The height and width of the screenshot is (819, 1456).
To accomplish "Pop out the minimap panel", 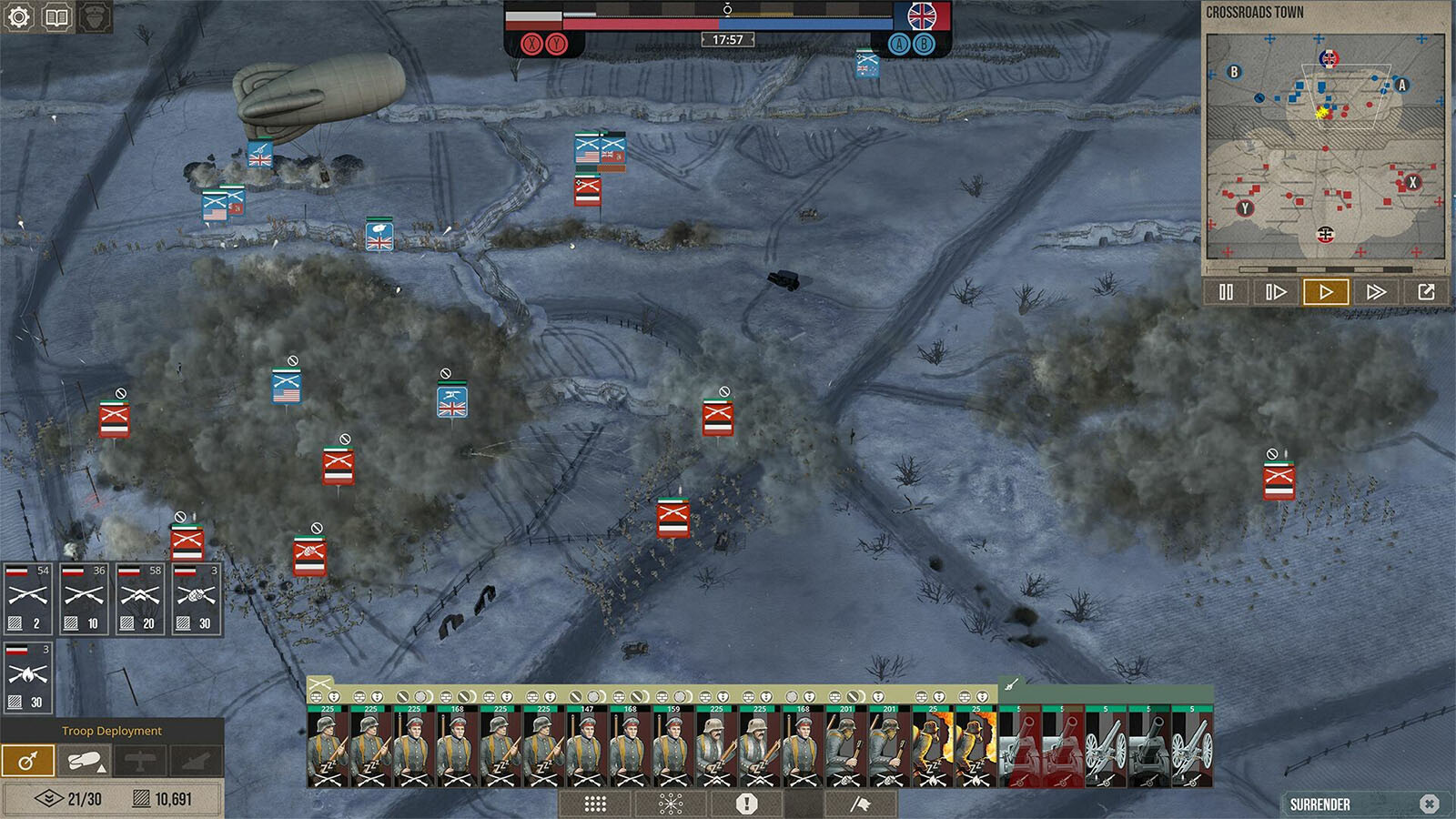I will tap(1426, 292).
